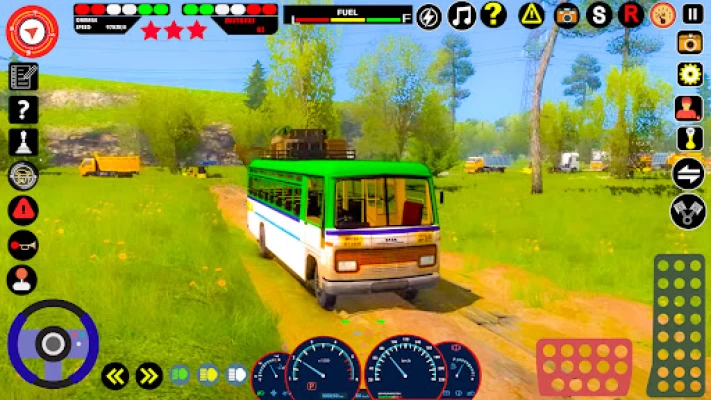This screenshot has height=400, width=711.
Task: Open the notepad checklist icon
Action: pyautogui.click(x=22, y=77)
